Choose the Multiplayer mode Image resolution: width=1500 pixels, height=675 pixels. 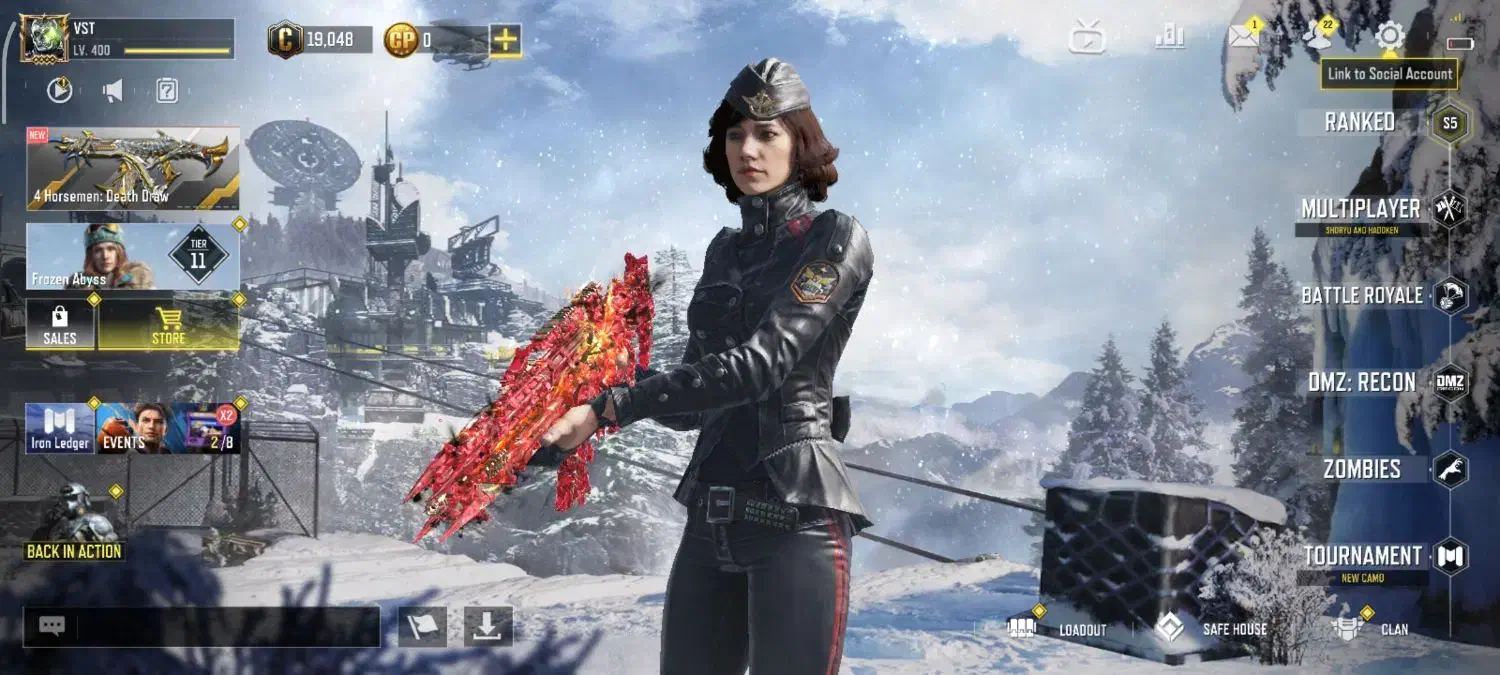tap(1361, 209)
